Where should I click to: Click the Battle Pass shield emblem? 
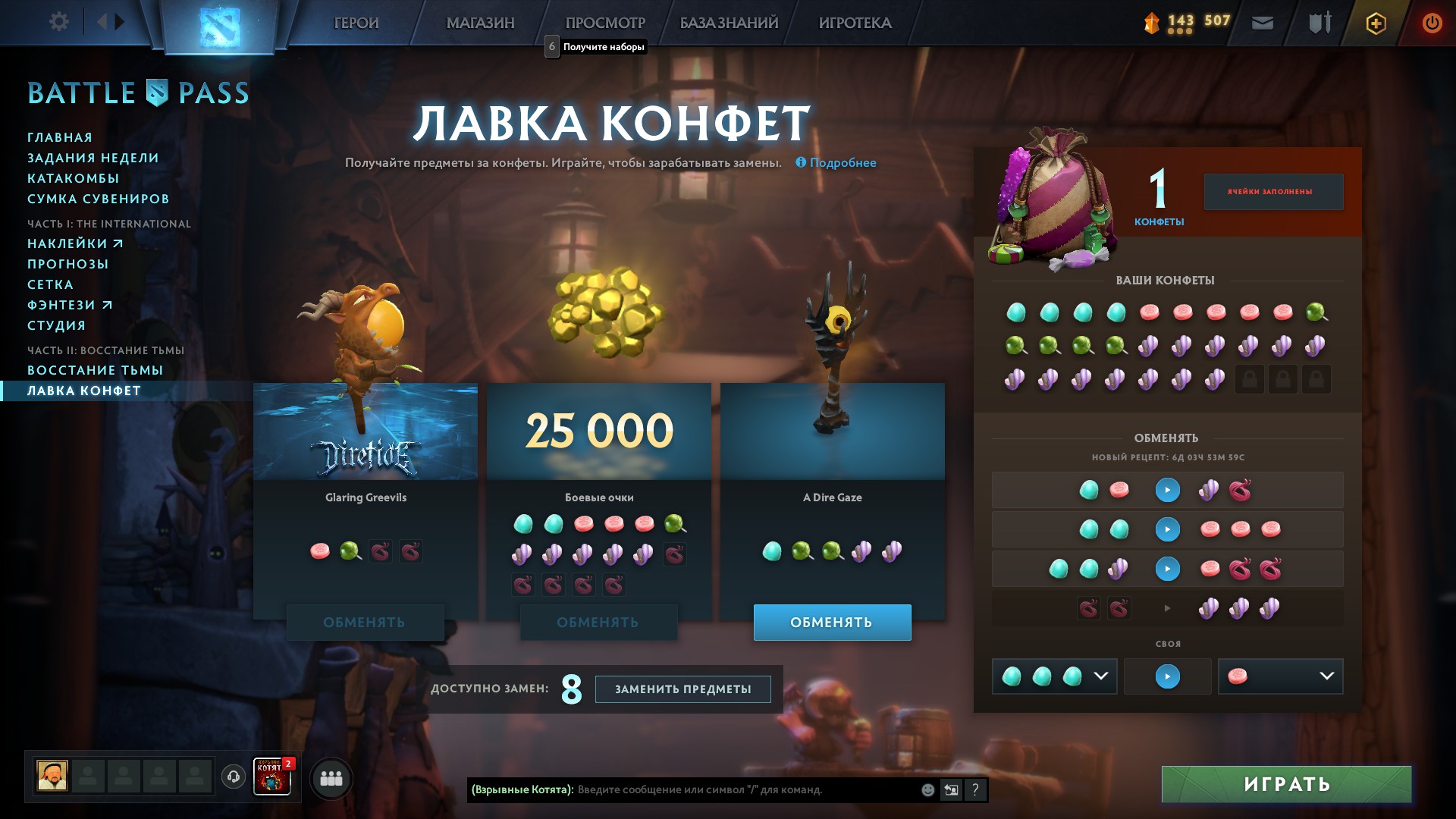point(157,93)
